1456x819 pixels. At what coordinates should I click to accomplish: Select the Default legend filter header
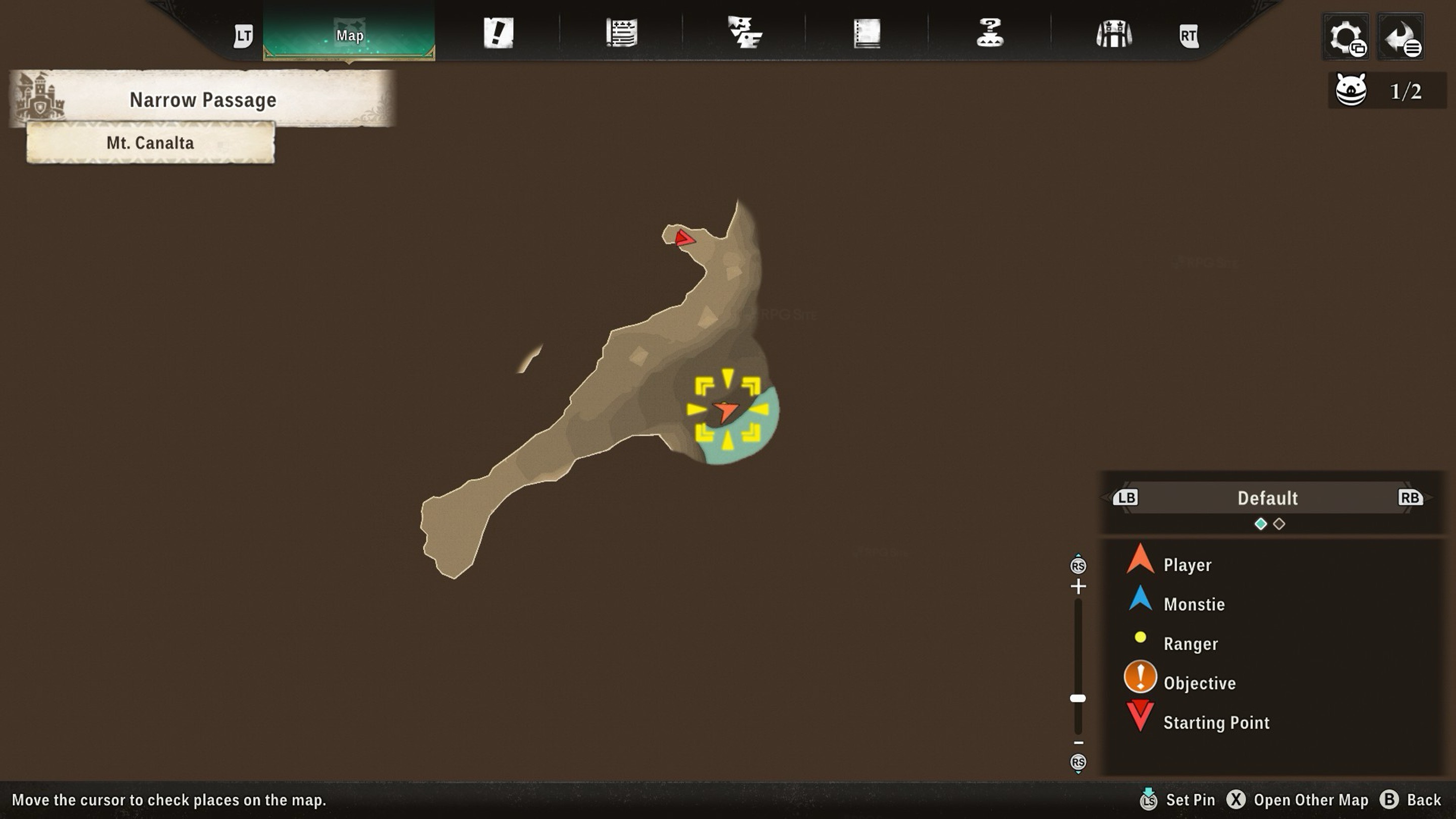coord(1267,498)
